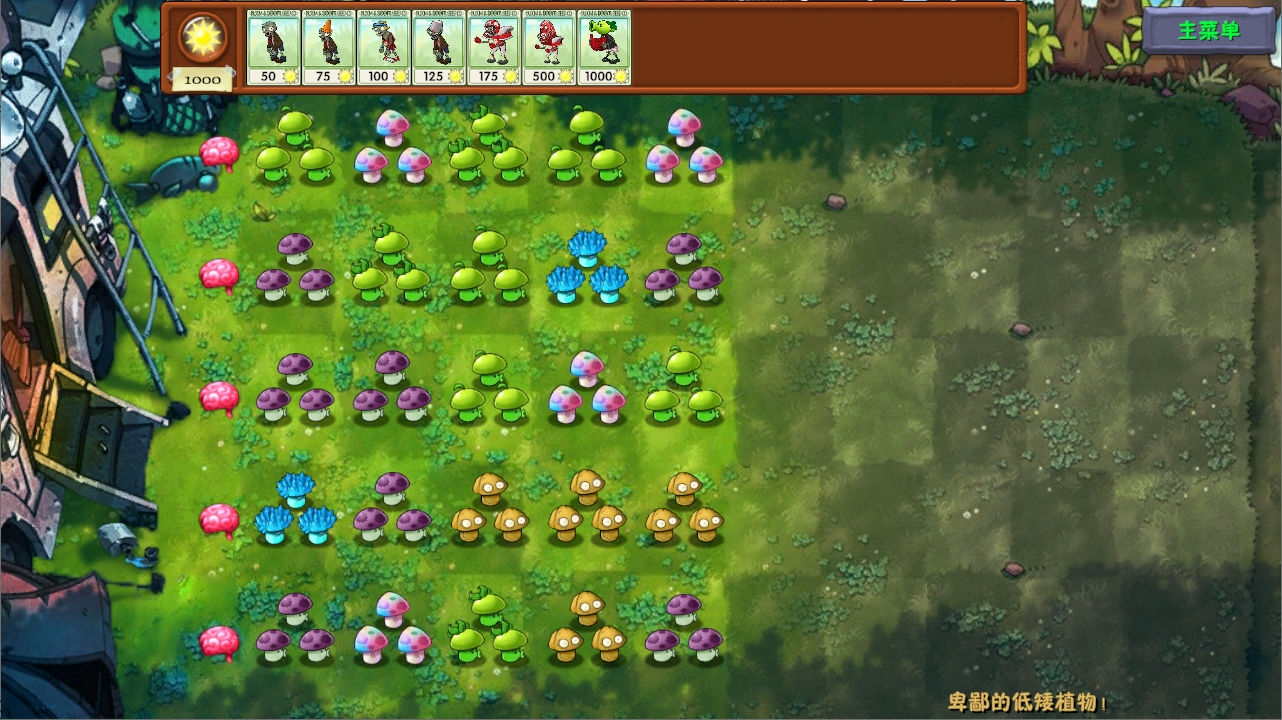The image size is (1282, 720).
Task: Pick the 125-sun buckethead zombie card
Action: pyautogui.click(x=440, y=45)
